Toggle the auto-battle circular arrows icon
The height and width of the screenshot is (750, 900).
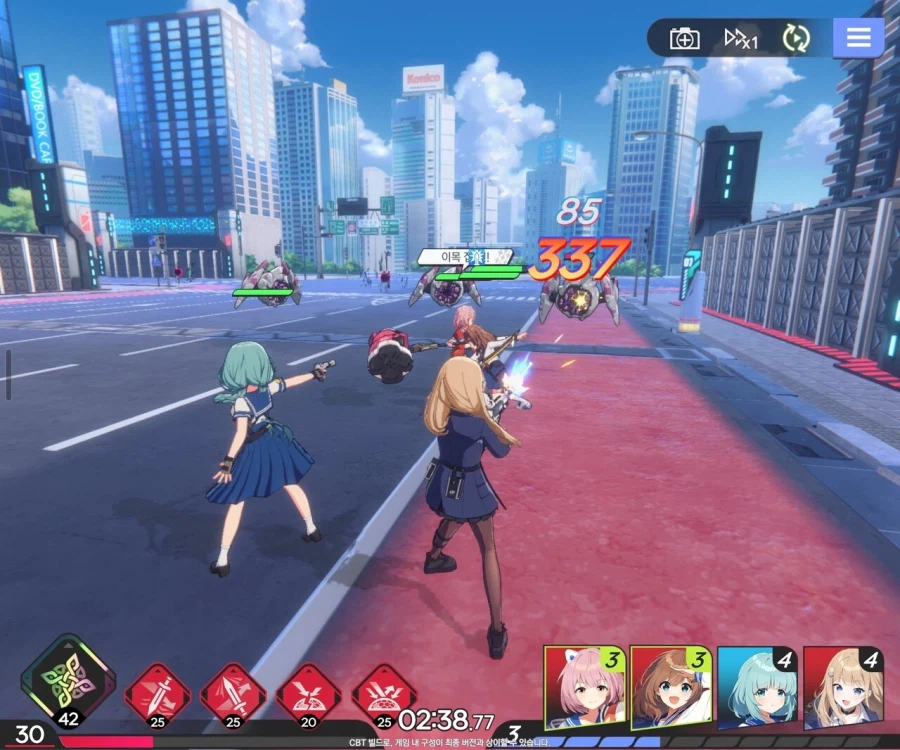(796, 39)
